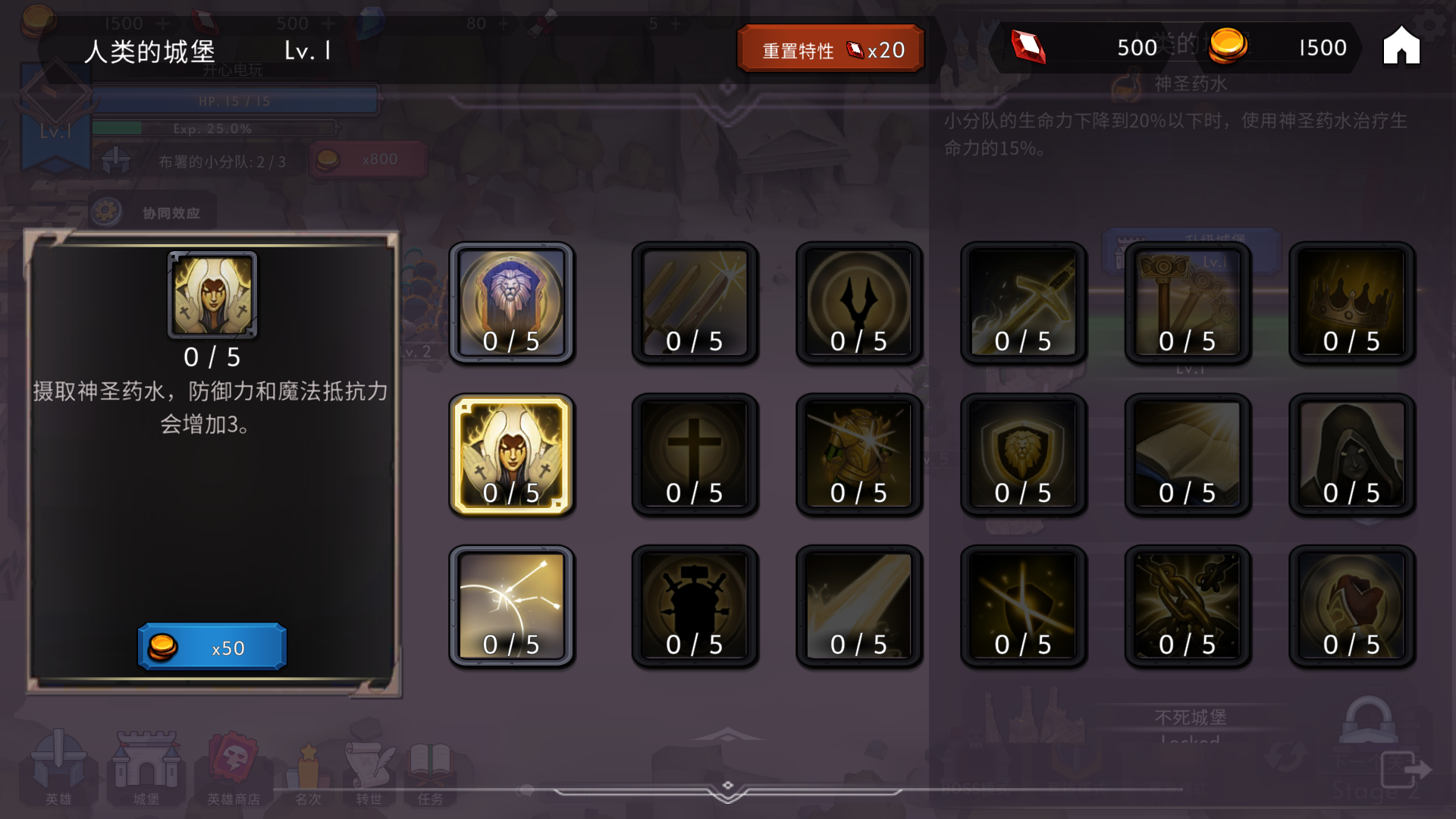1456x819 pixels.
Task: Select the arrows trait icon
Action: coord(512,605)
